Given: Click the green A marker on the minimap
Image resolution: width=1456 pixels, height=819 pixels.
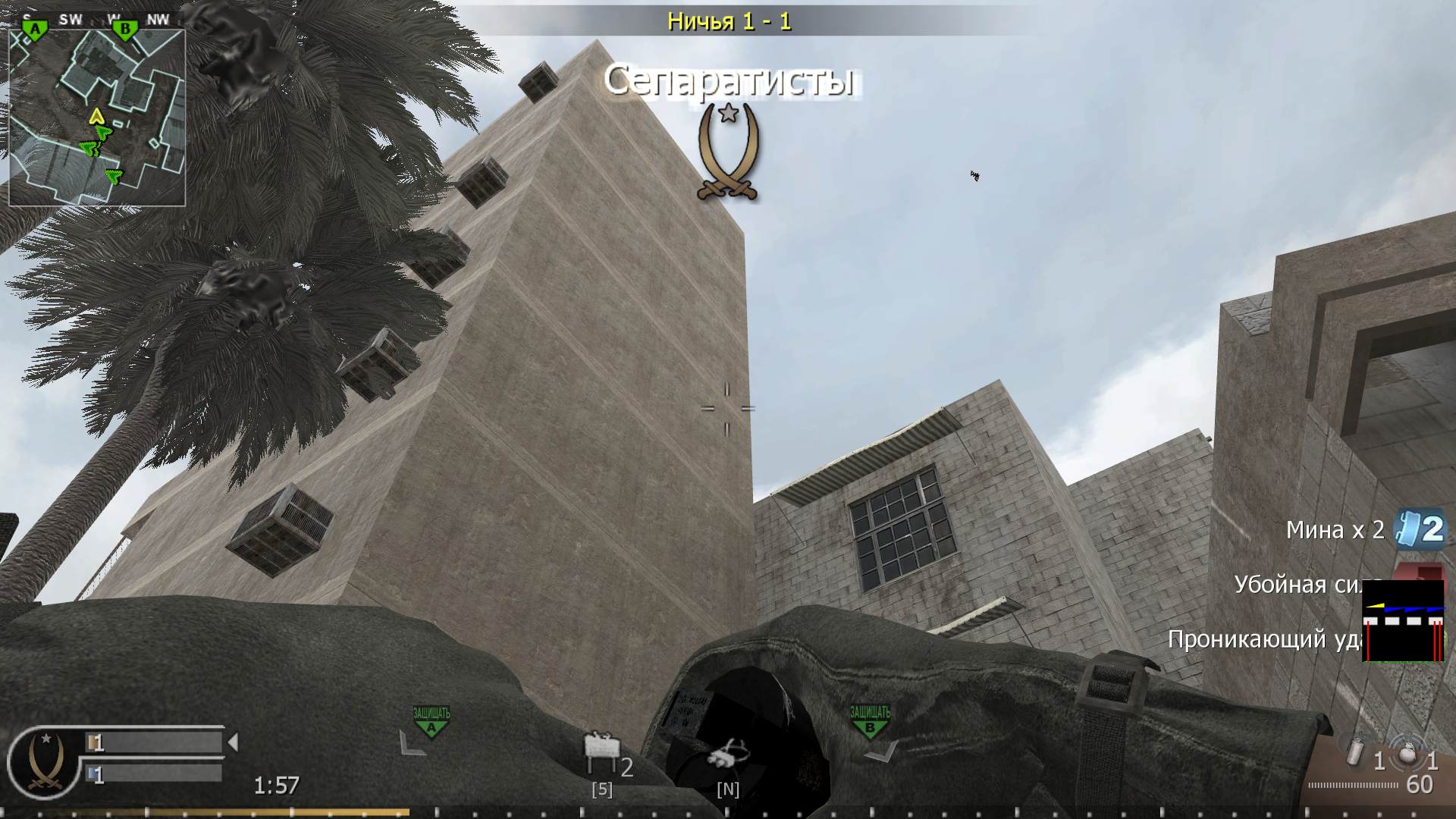Looking at the screenshot, I should click(35, 27).
